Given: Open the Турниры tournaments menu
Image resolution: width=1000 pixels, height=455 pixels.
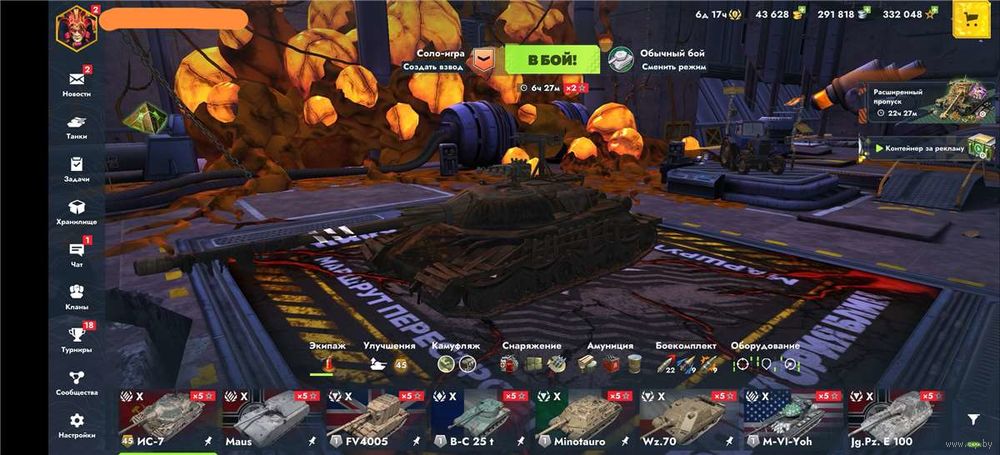Looking at the screenshot, I should coord(76,339).
